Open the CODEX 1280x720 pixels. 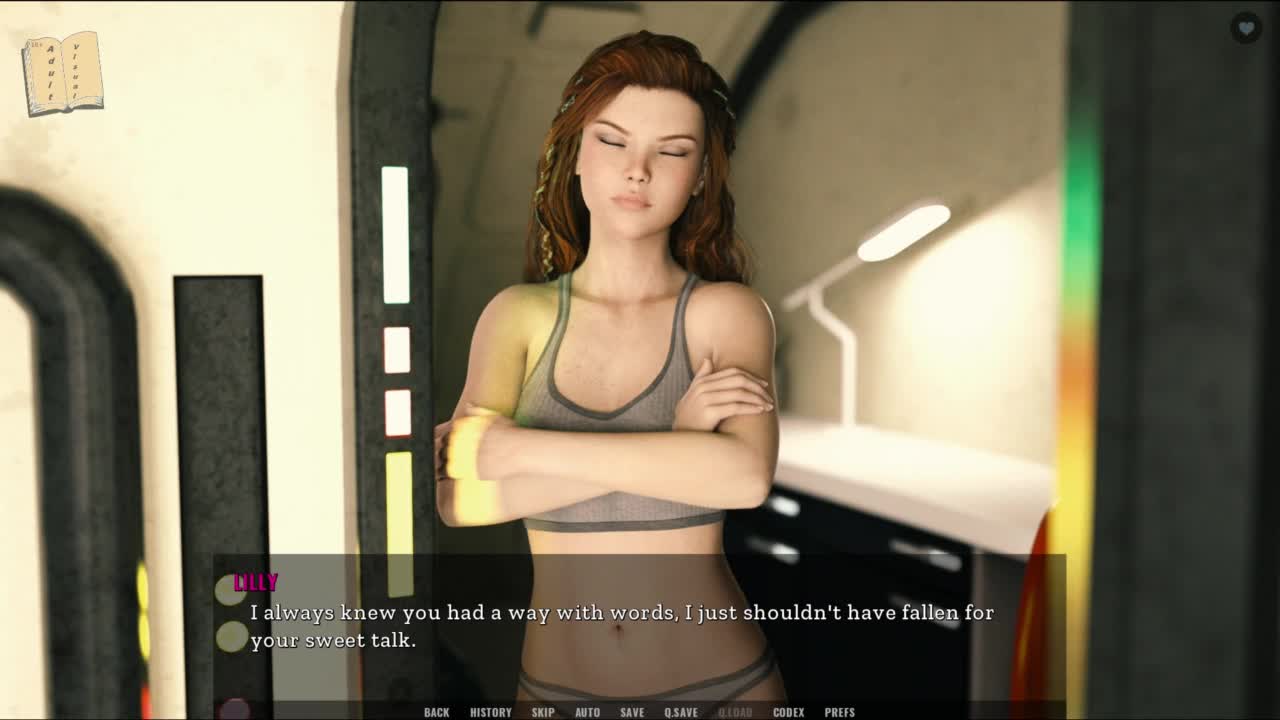pos(788,712)
